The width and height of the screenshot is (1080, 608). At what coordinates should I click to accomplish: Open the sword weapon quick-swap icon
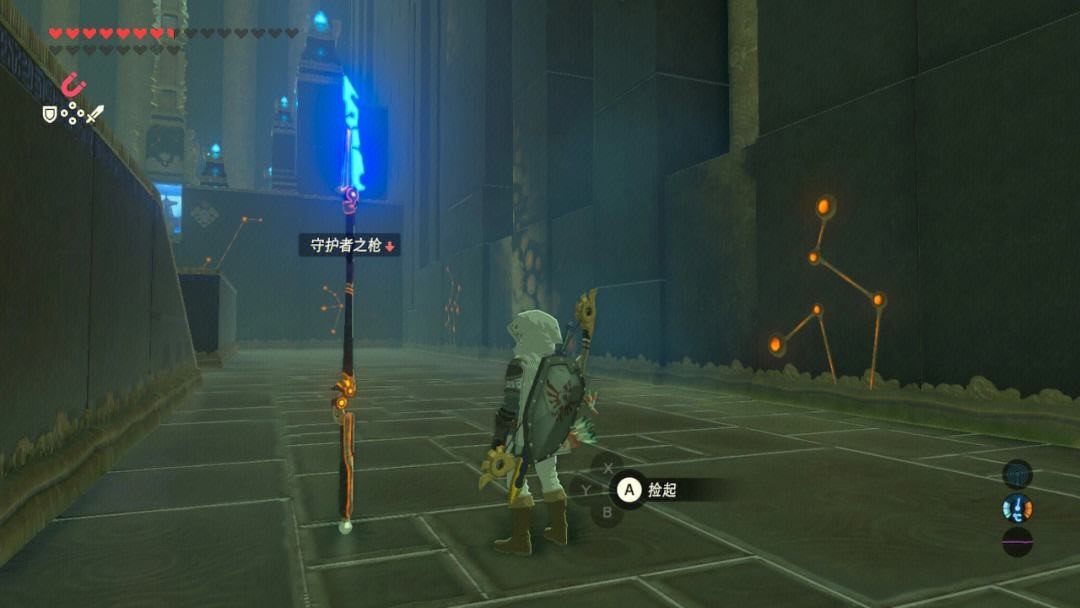pos(95,114)
